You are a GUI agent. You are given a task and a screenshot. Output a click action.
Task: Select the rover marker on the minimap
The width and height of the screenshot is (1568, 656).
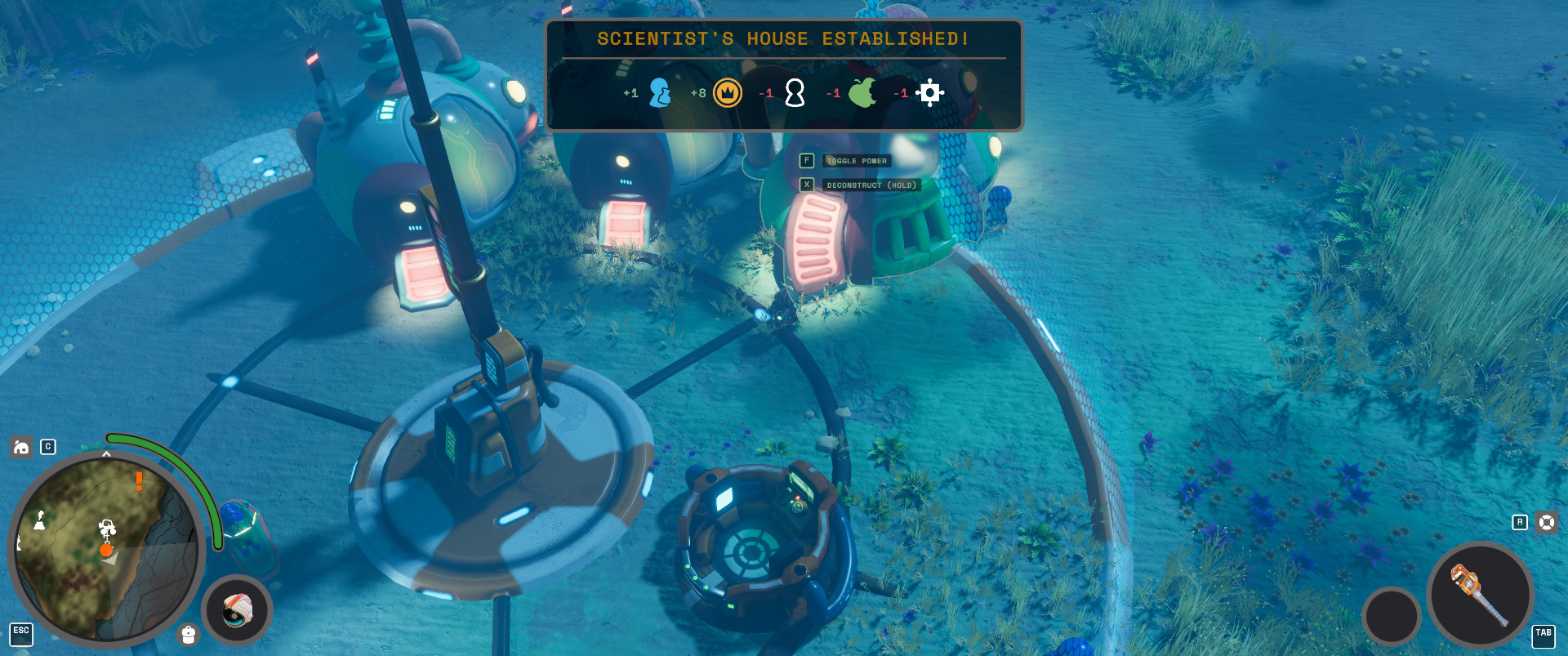tap(107, 528)
